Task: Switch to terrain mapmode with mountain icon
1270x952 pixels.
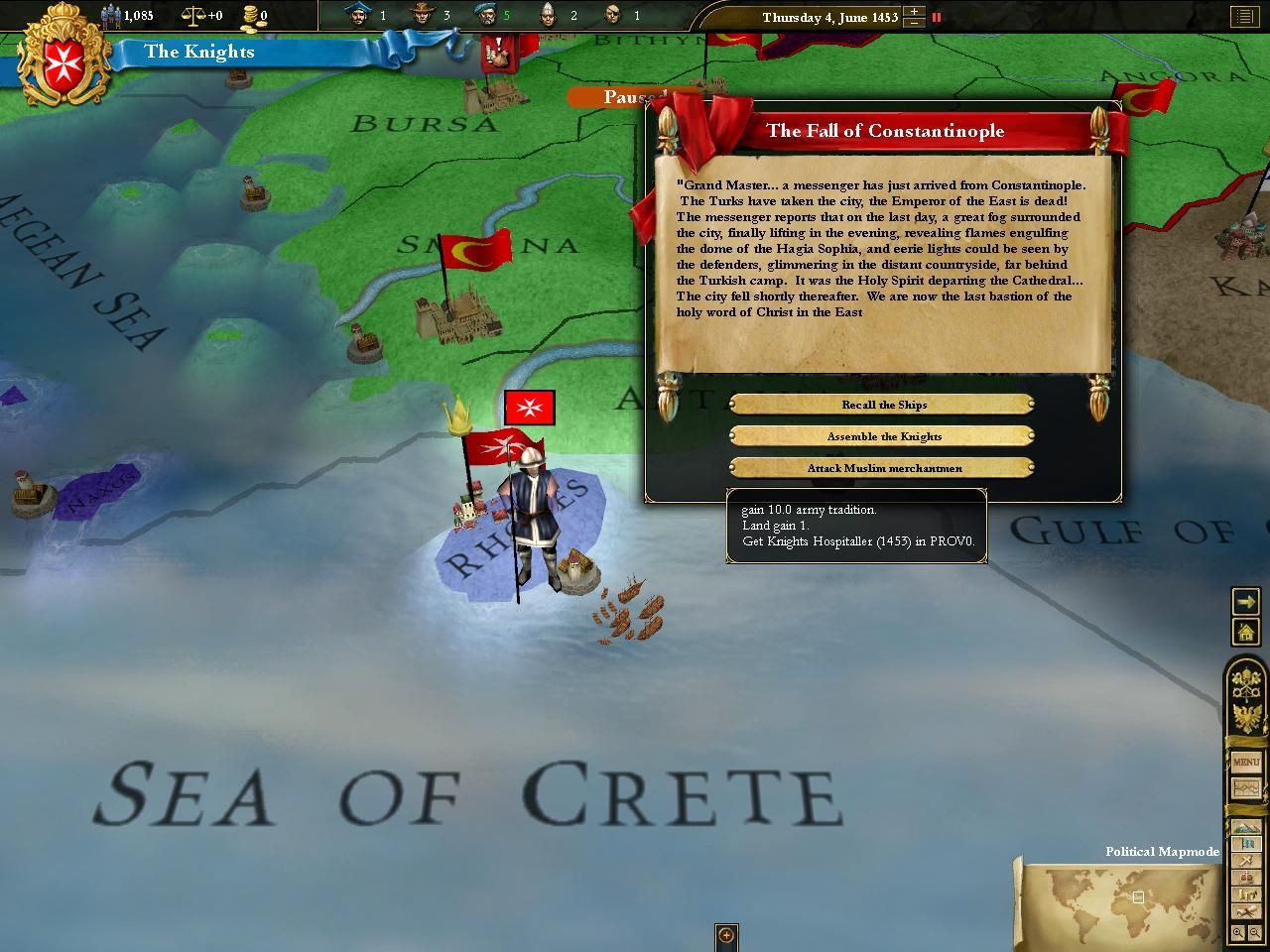Action: [x=1245, y=828]
